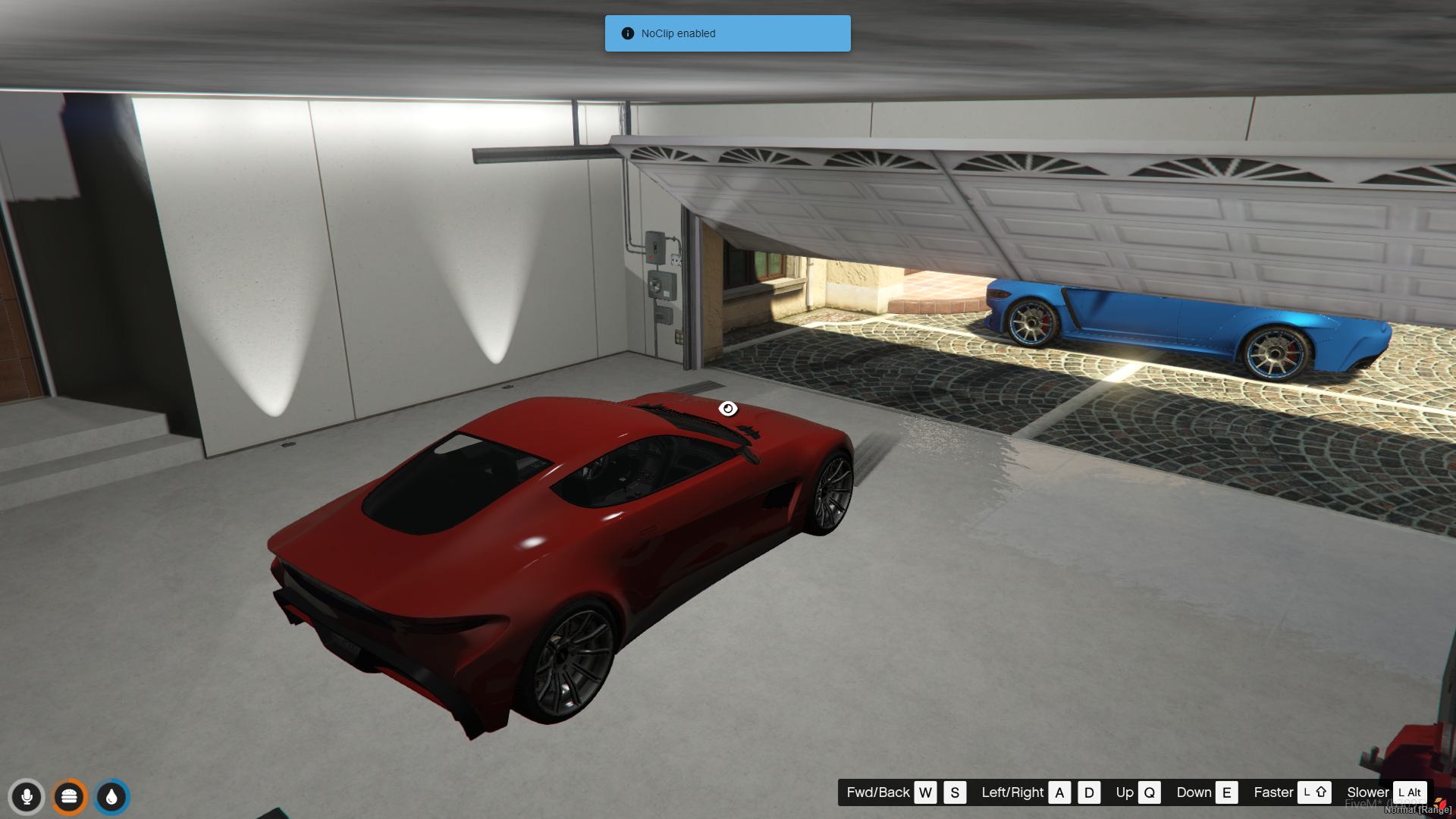Dismiss the NoClip enabled notification
The width and height of the screenshot is (1456, 819).
point(727,33)
